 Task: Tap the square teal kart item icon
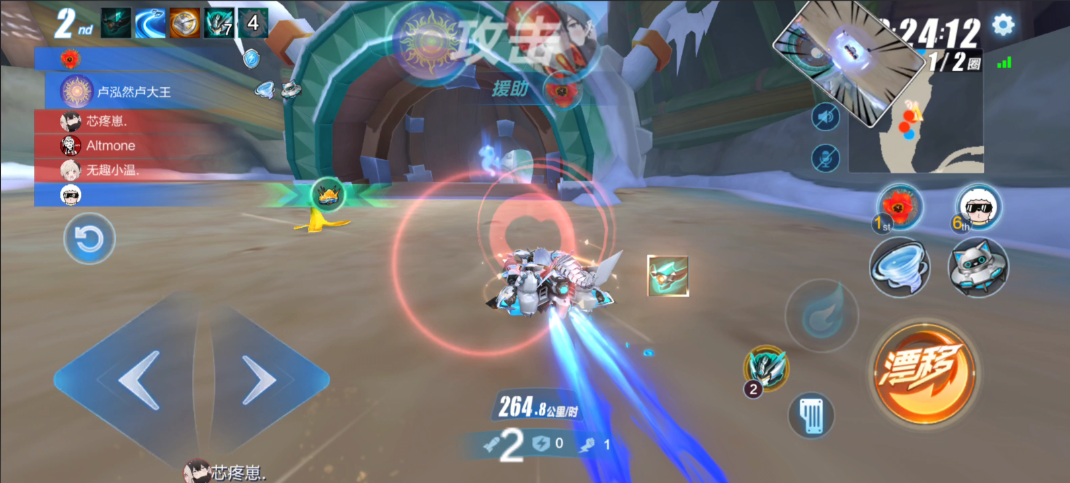coord(666,275)
